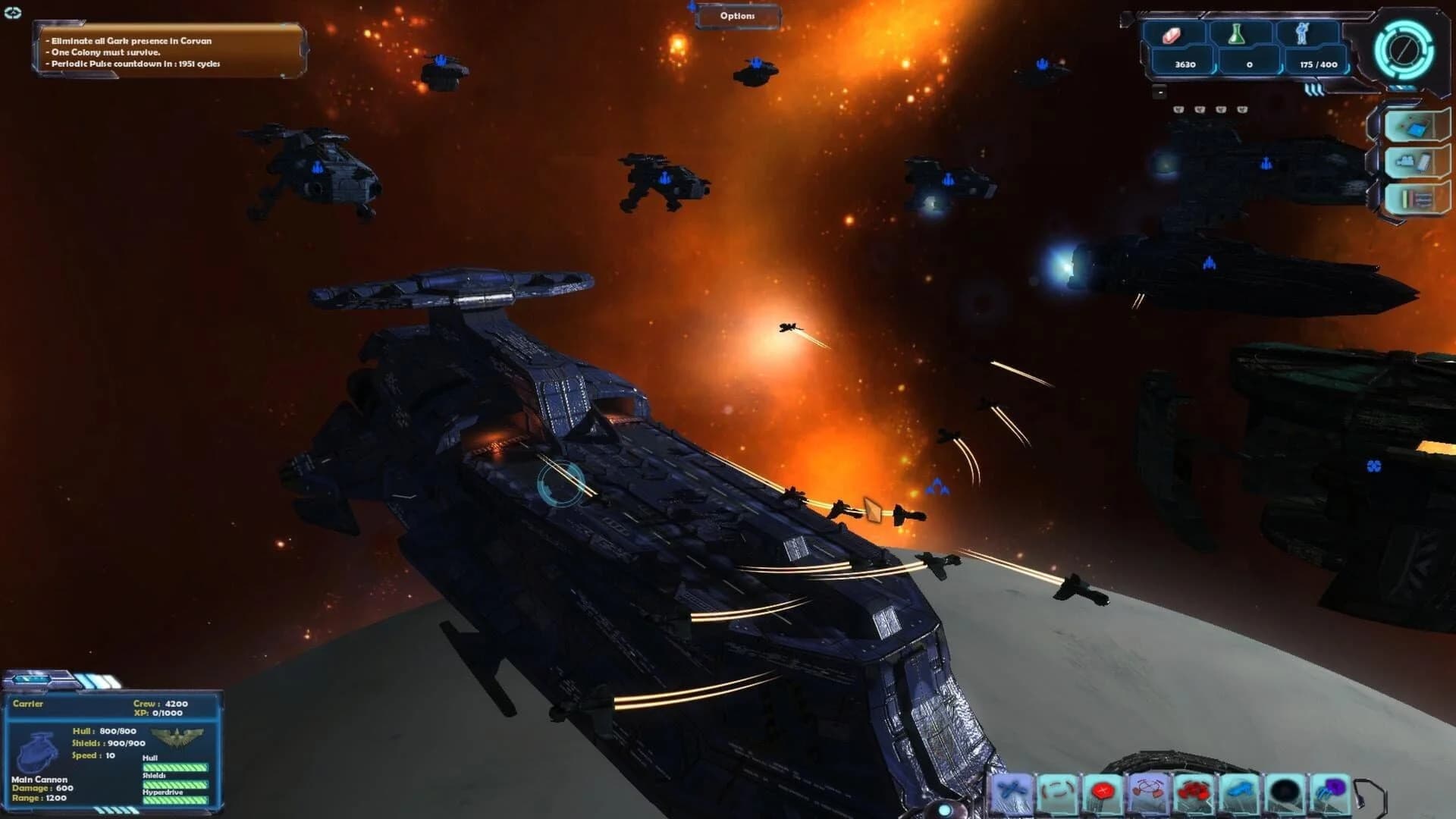Select the mineral resource icon showing 3630

1172,35
